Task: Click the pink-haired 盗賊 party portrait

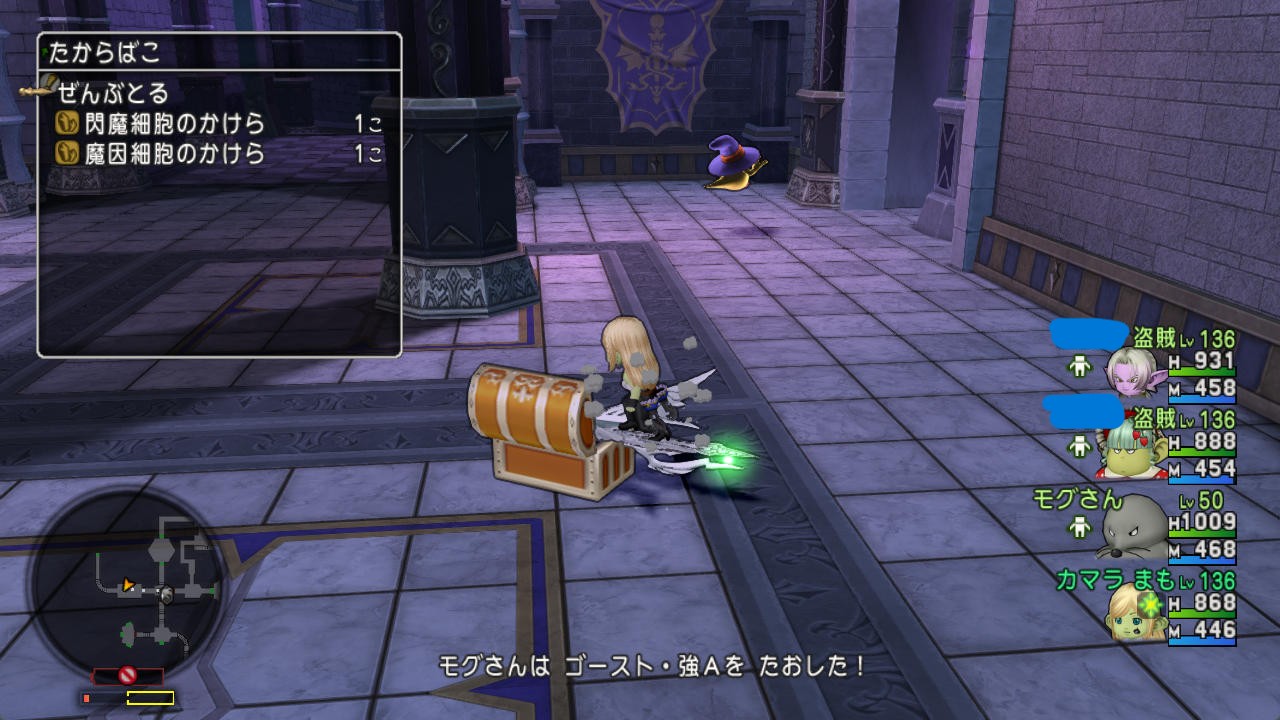Action: [1131, 372]
